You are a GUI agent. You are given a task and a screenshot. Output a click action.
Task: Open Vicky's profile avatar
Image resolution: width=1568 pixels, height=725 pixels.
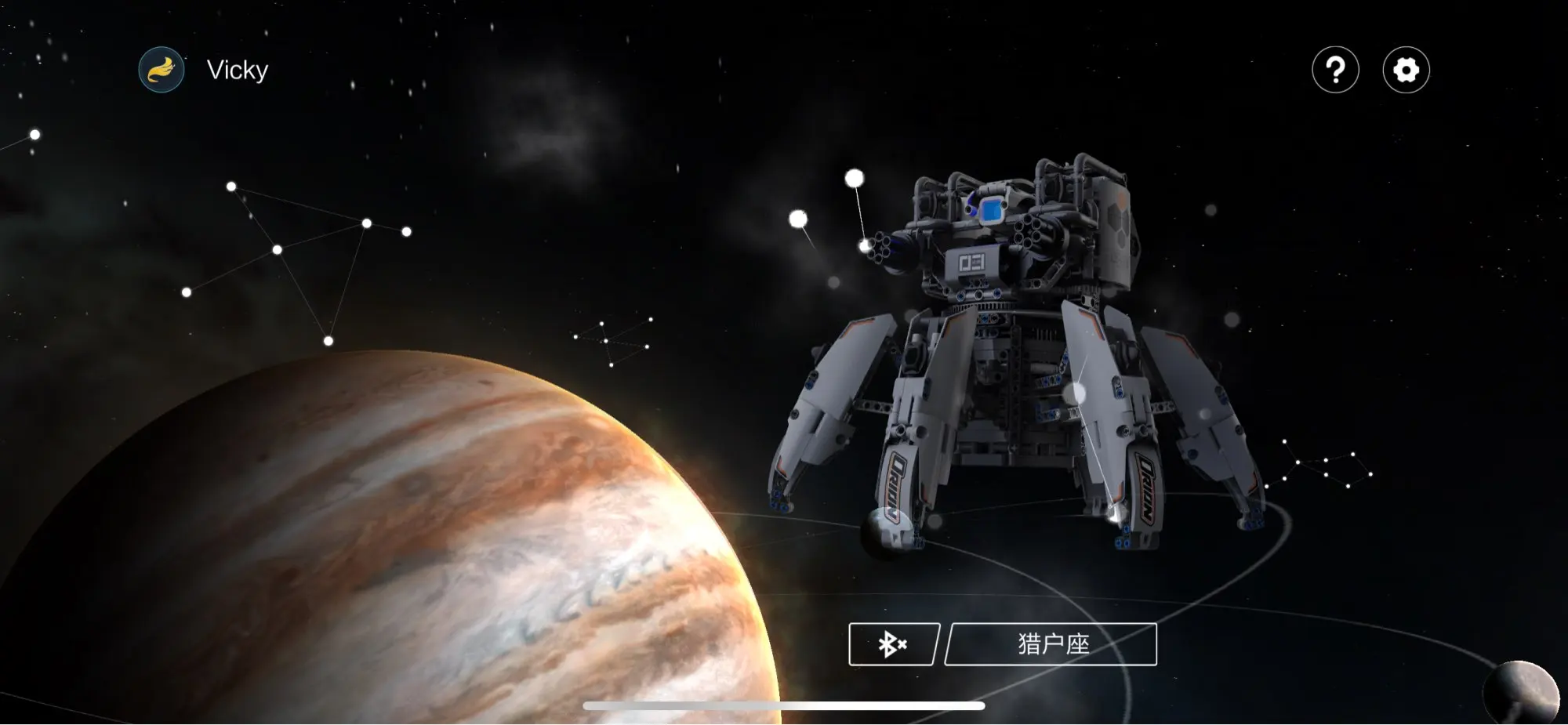point(162,70)
